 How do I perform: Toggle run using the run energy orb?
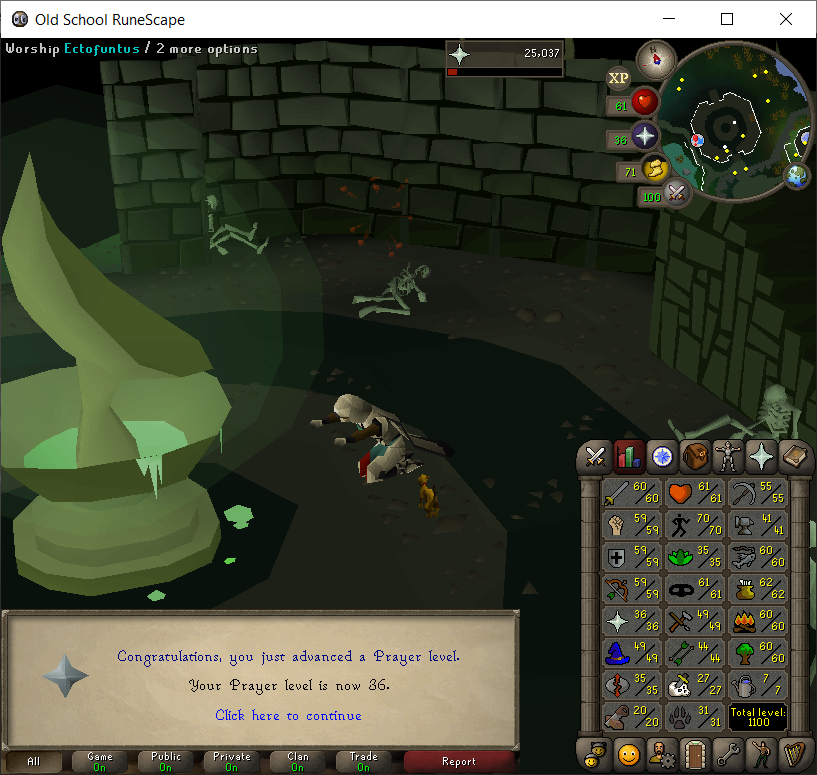(x=655, y=168)
